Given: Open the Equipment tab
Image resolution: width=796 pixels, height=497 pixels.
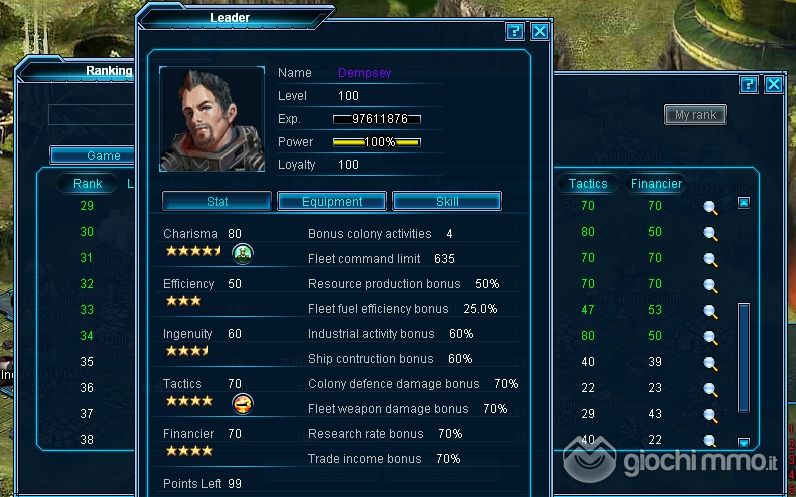Looking at the screenshot, I should click(332, 201).
